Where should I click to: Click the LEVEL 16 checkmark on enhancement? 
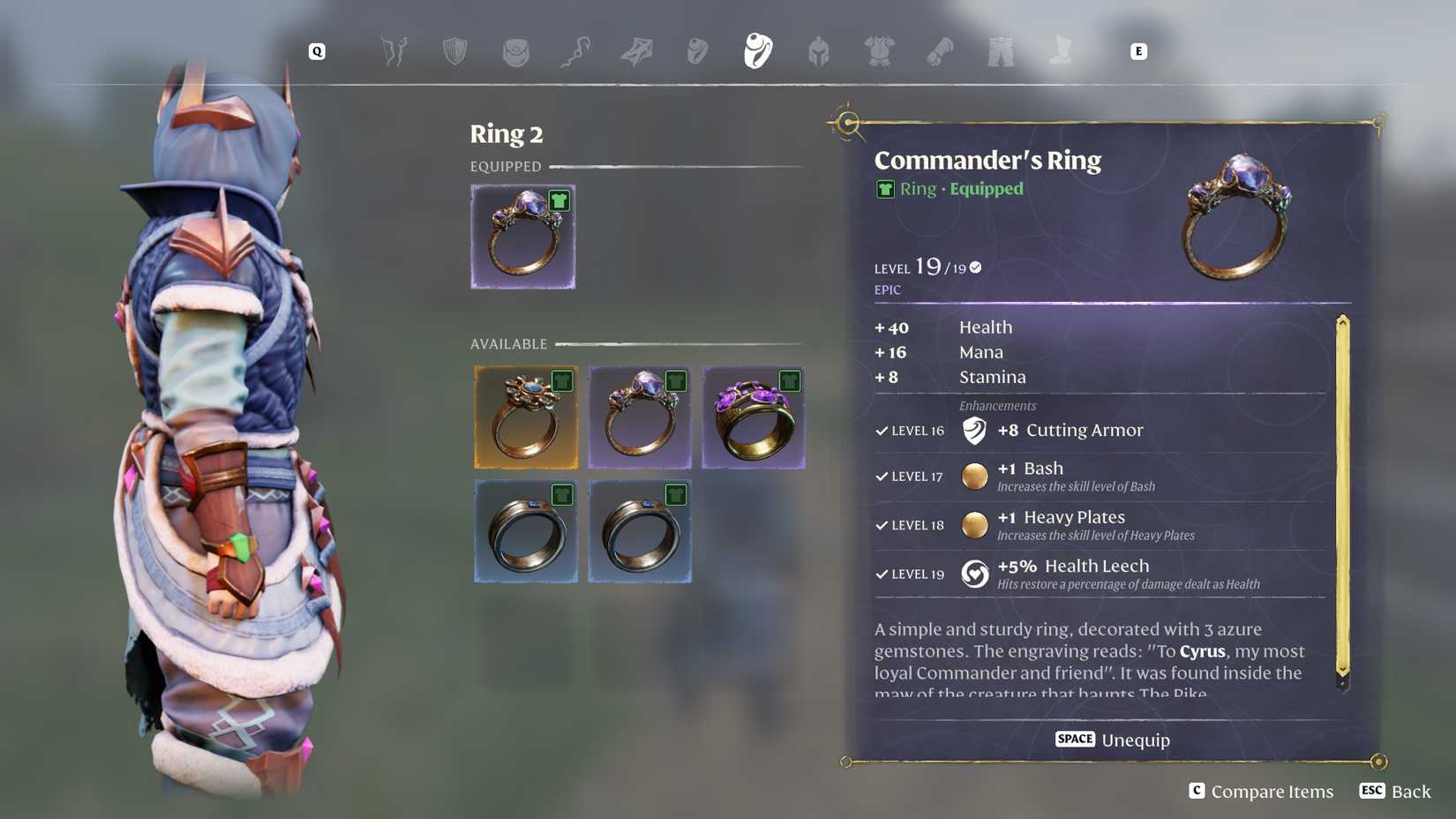click(881, 432)
